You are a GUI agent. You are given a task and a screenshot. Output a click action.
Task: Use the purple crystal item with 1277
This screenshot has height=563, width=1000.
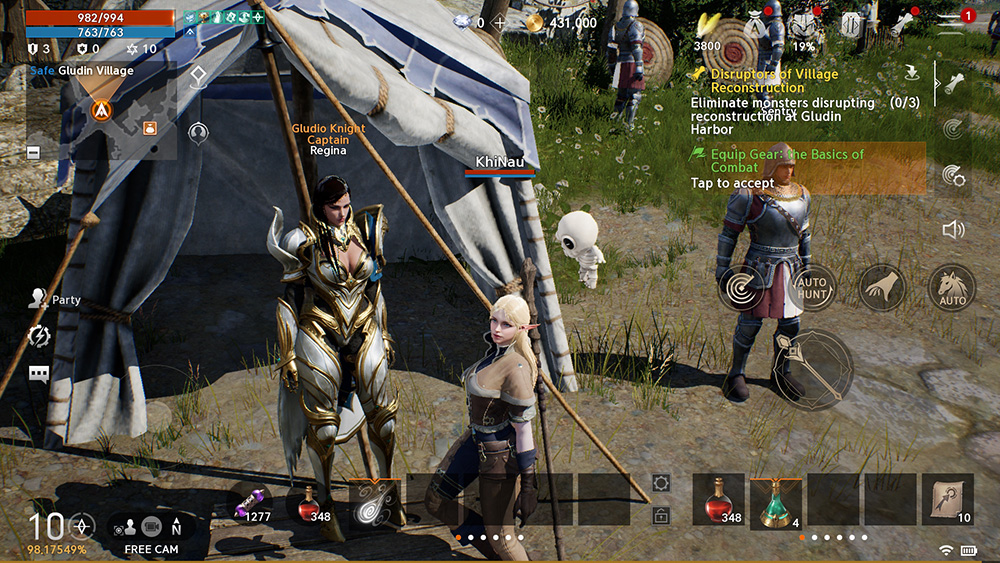click(252, 503)
